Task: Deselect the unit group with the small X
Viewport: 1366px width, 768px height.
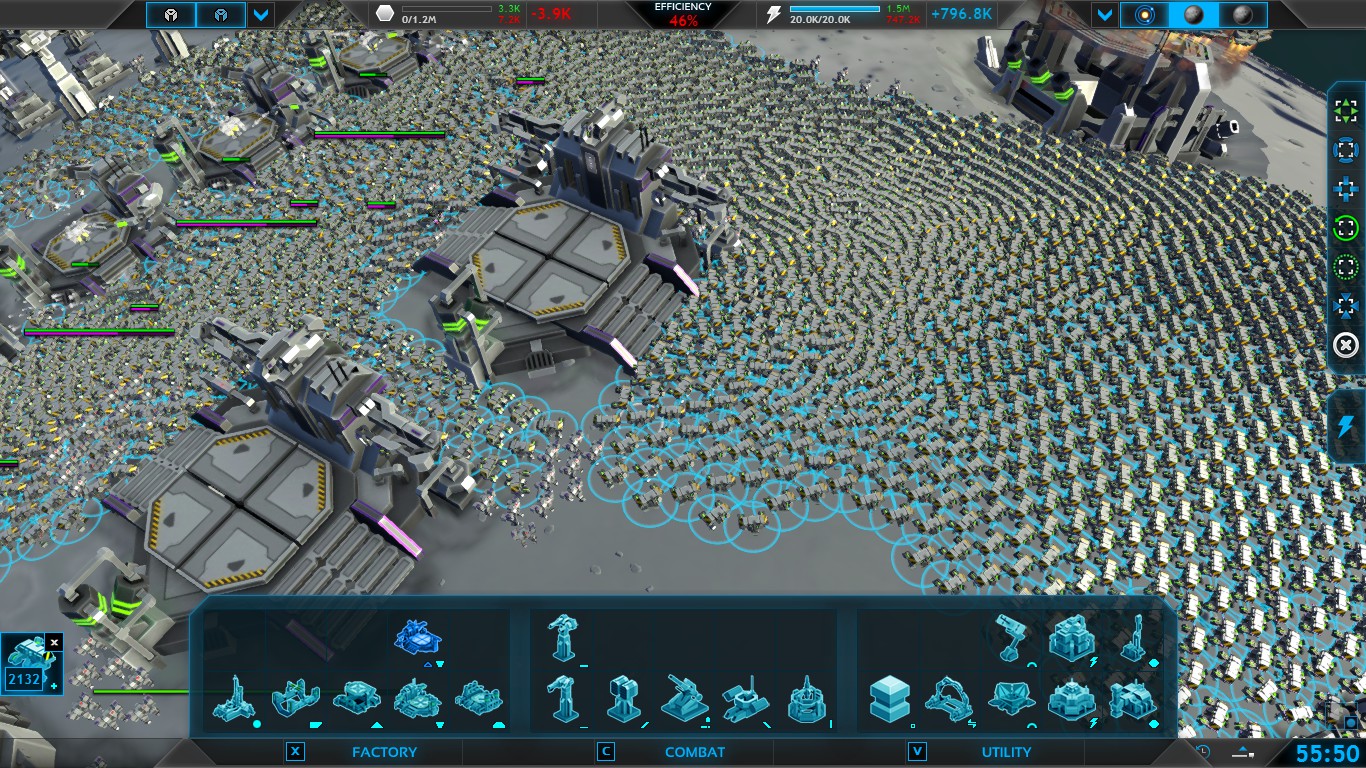Action: (x=54, y=642)
